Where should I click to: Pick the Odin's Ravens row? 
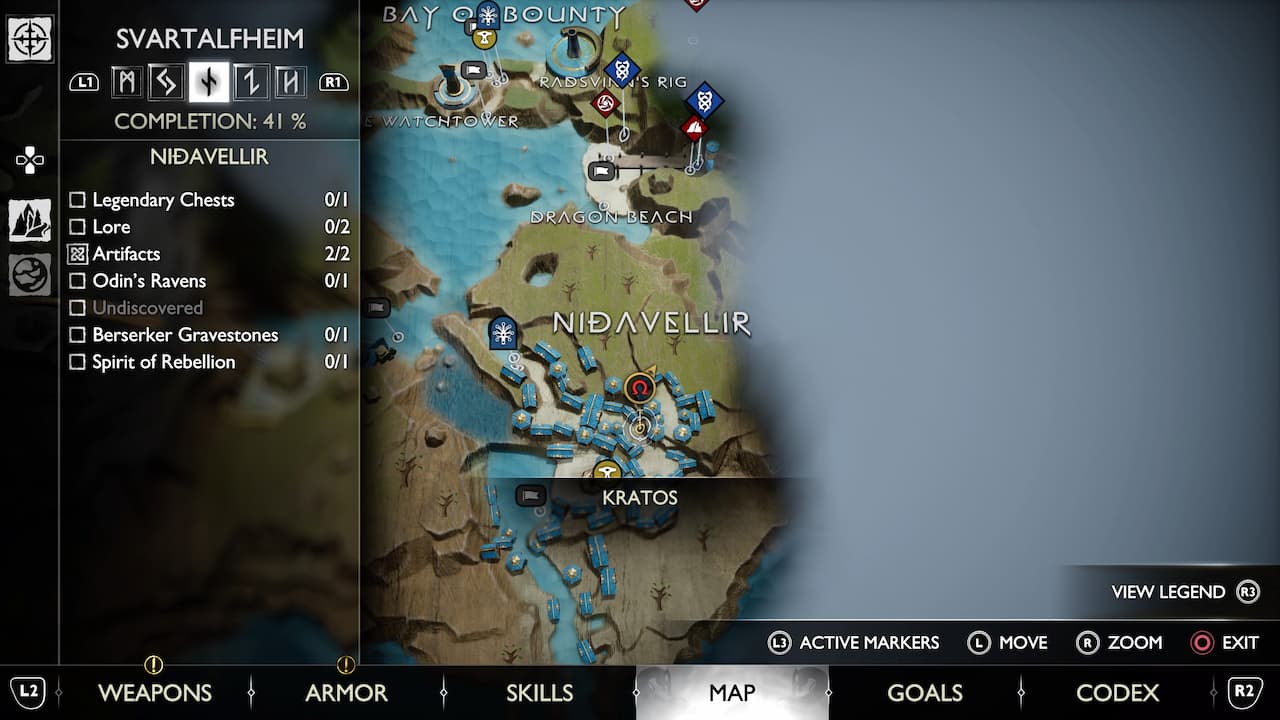[149, 281]
